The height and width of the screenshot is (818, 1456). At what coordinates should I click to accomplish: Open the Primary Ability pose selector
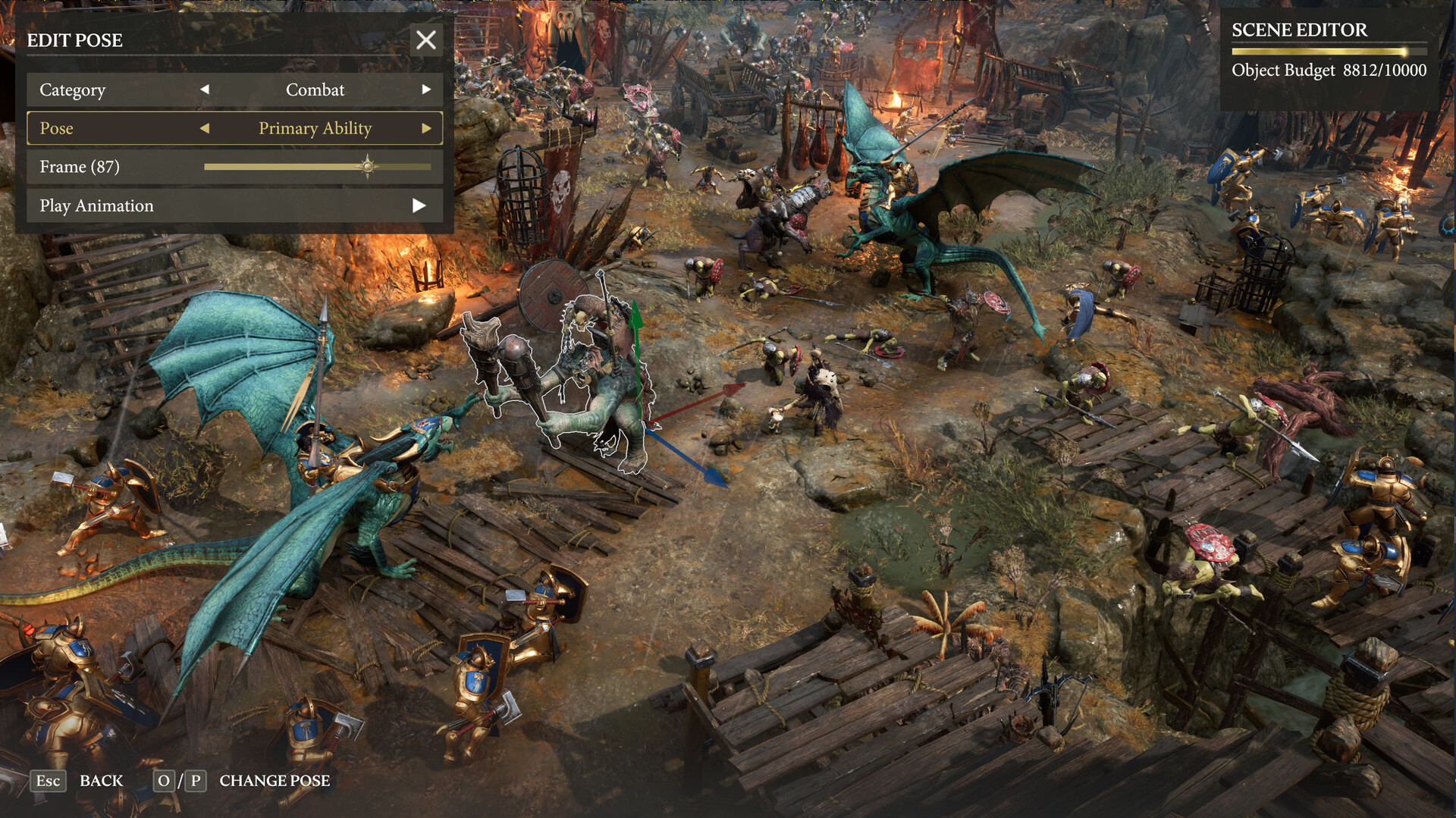[315, 128]
